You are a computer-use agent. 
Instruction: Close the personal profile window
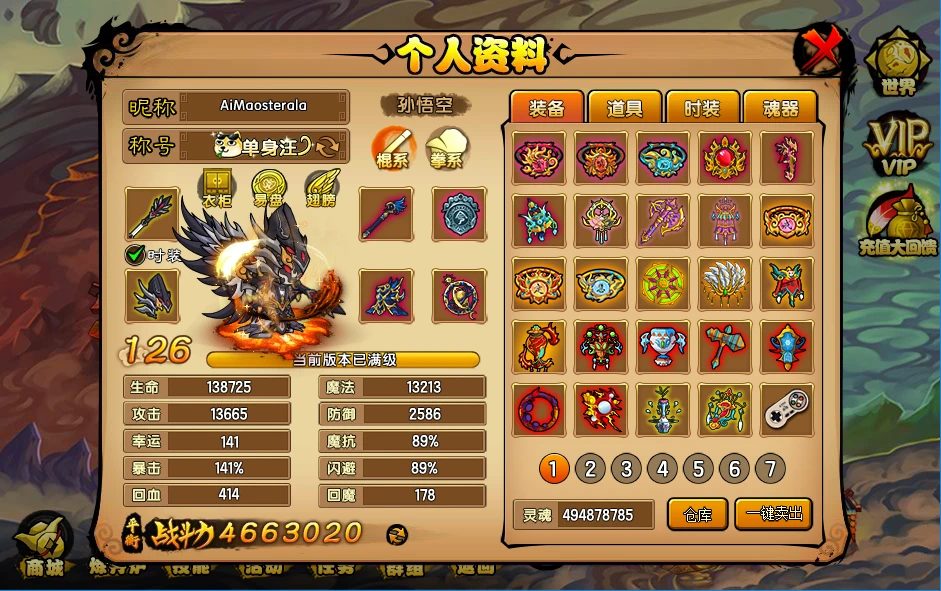point(821,48)
